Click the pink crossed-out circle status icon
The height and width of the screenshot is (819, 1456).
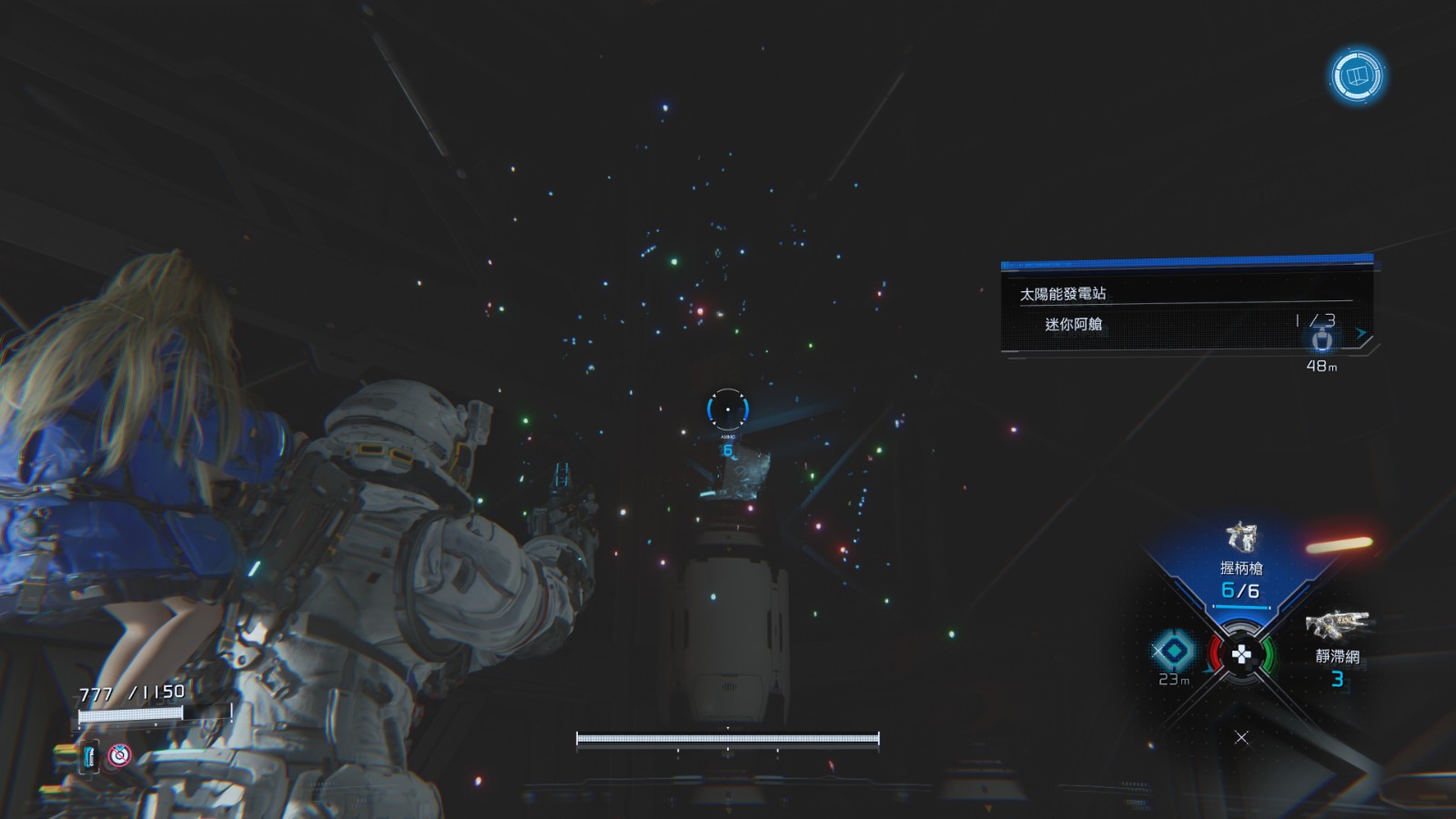tap(119, 755)
